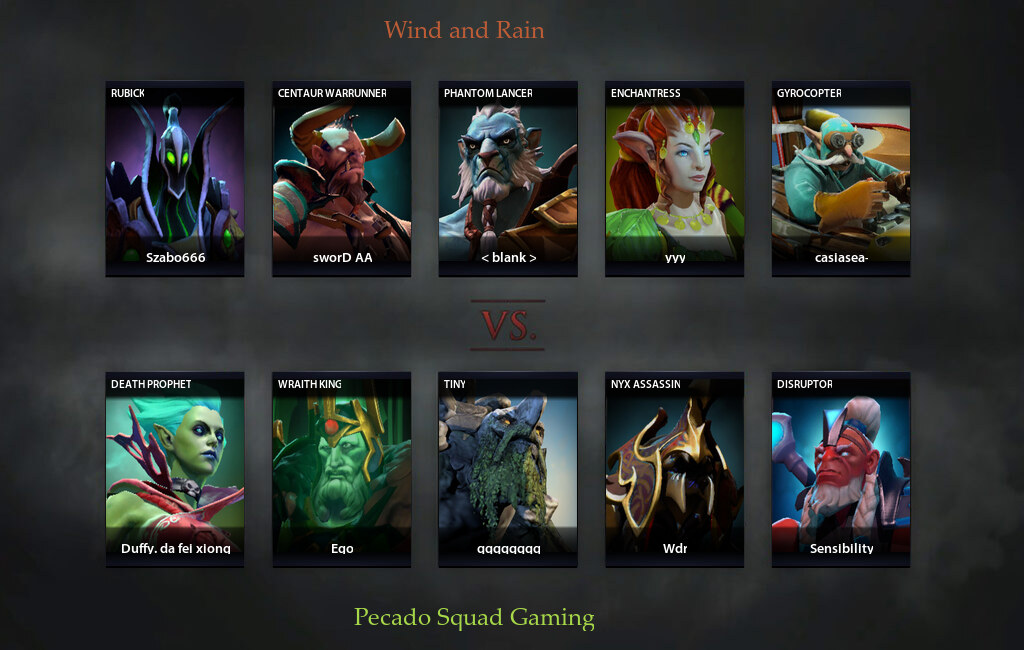Pick the Gyrocopter hero card
1024x650 pixels.
[x=840, y=178]
